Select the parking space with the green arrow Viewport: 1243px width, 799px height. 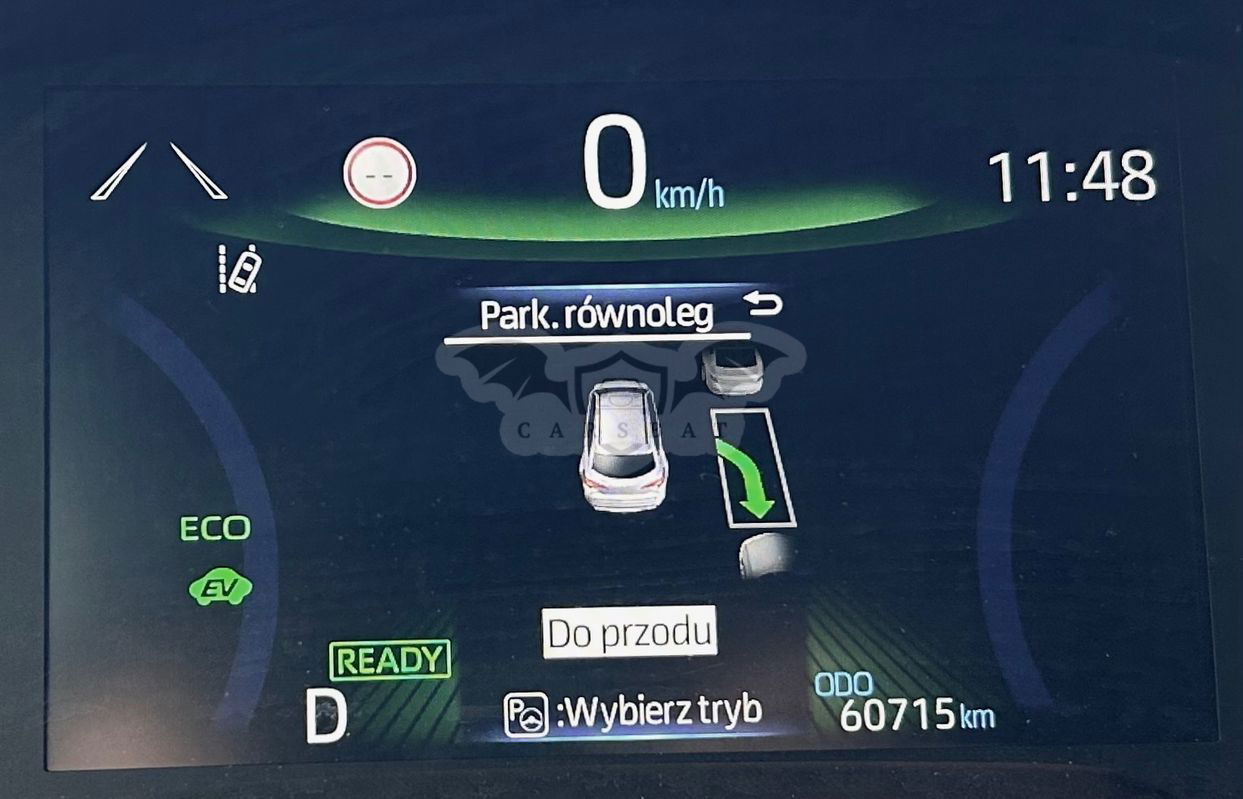[x=755, y=467]
